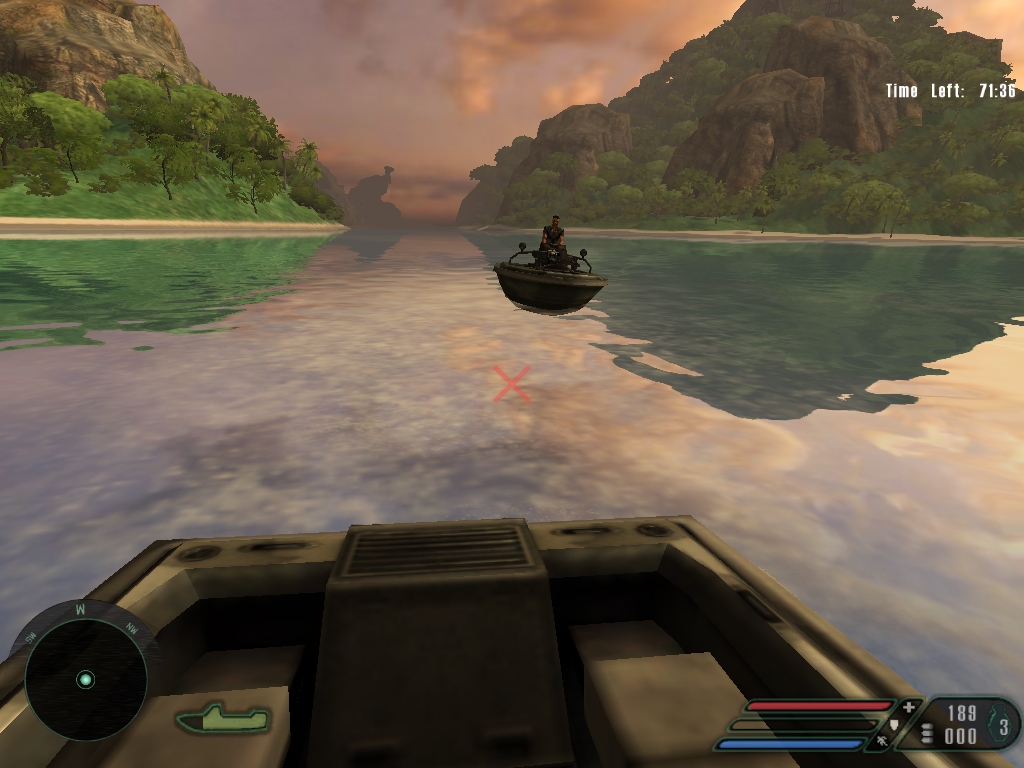The image size is (1024, 768).
Task: Click the circular radar minimap
Action: 85,679
